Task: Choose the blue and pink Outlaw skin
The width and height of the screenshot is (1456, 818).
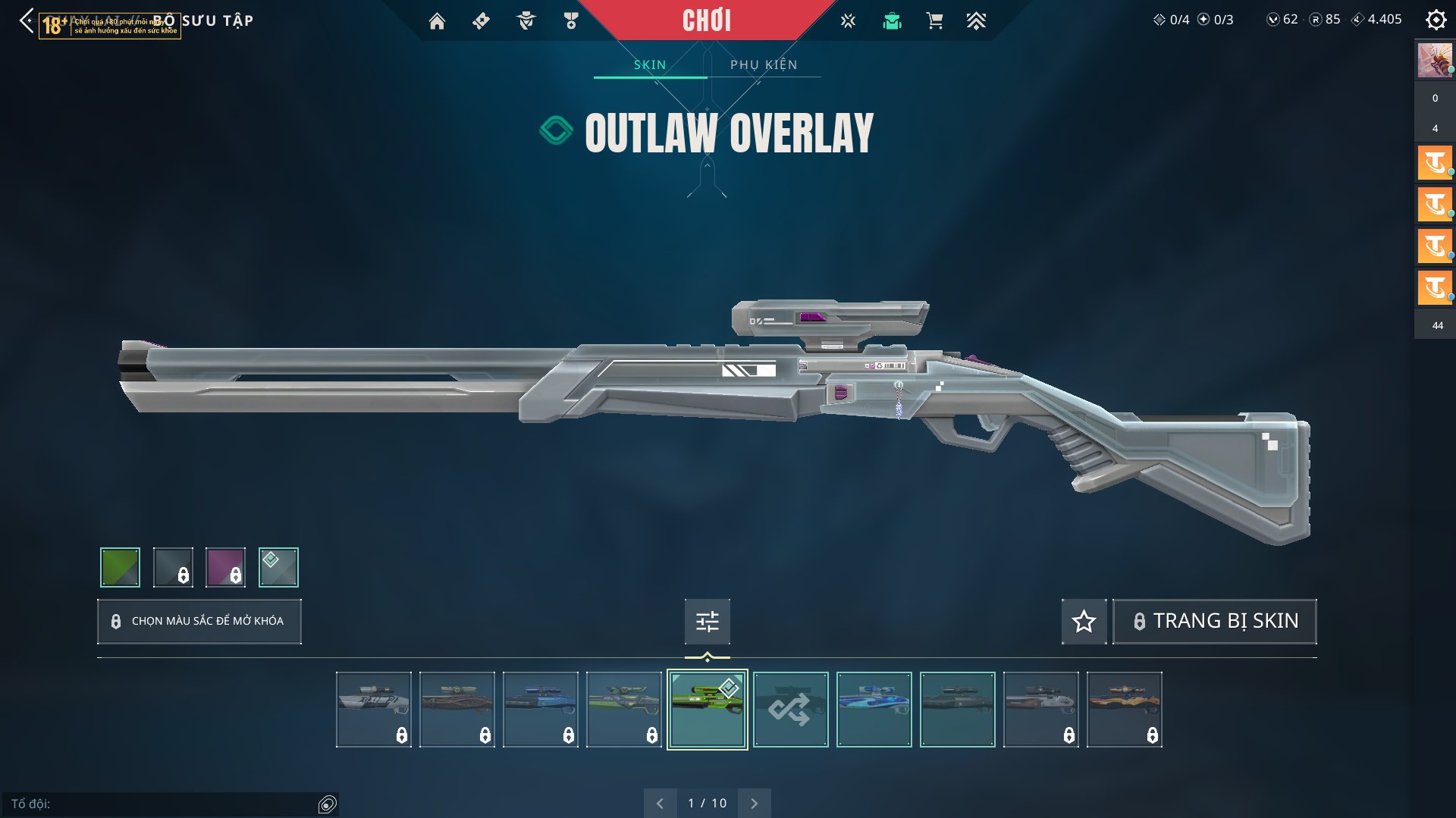Action: coord(874,710)
